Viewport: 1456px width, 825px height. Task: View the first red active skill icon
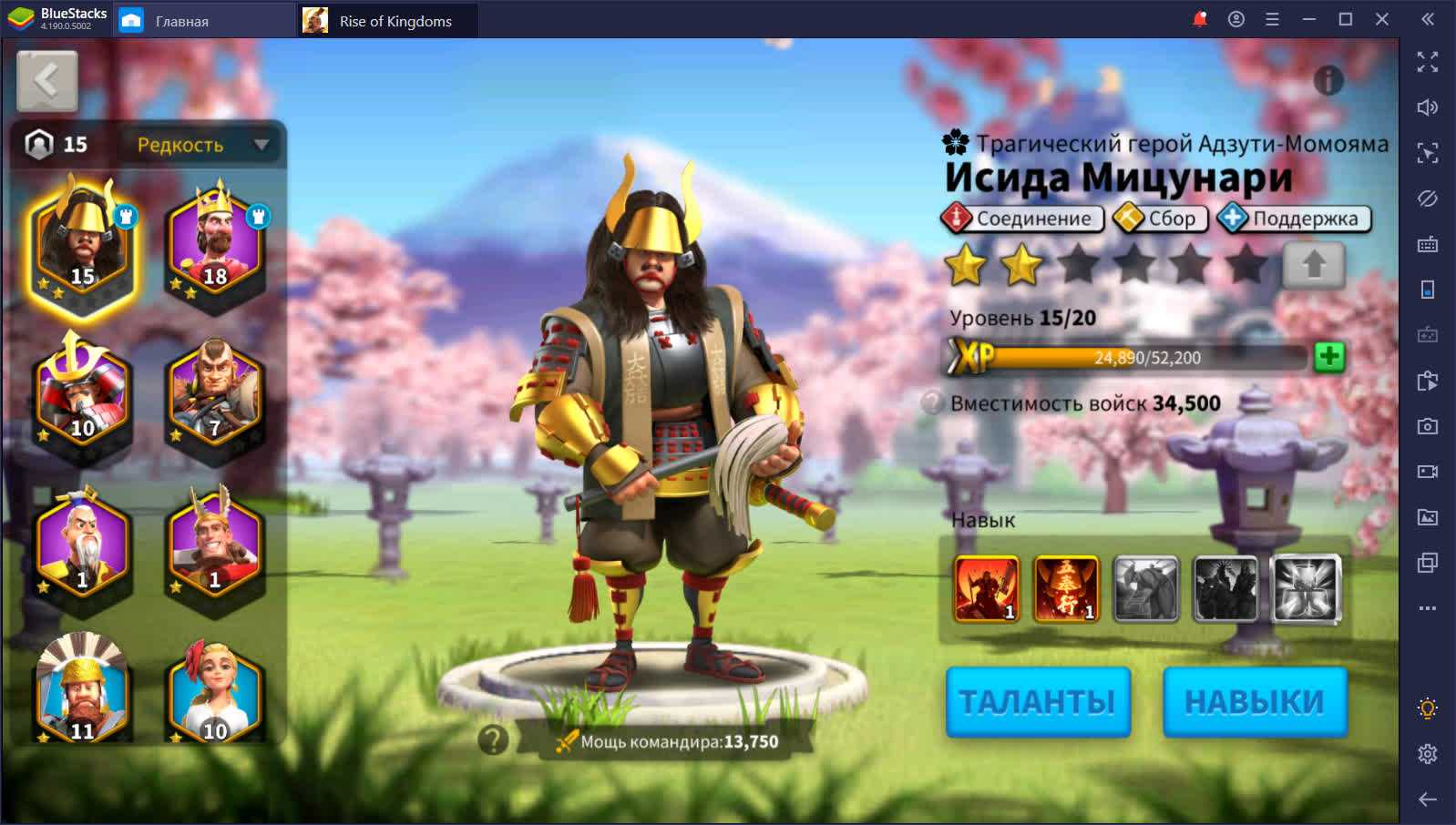tap(986, 589)
